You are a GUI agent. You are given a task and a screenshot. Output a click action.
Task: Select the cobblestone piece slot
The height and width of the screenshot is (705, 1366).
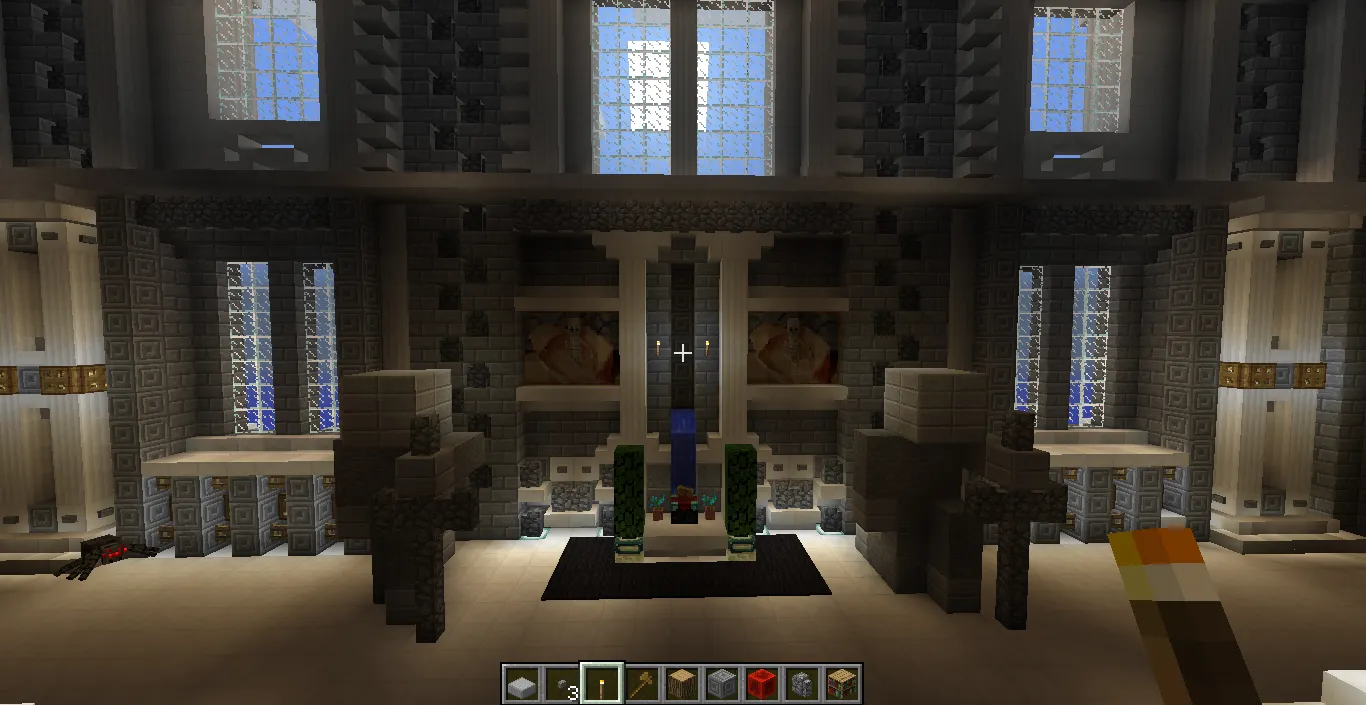click(x=801, y=684)
